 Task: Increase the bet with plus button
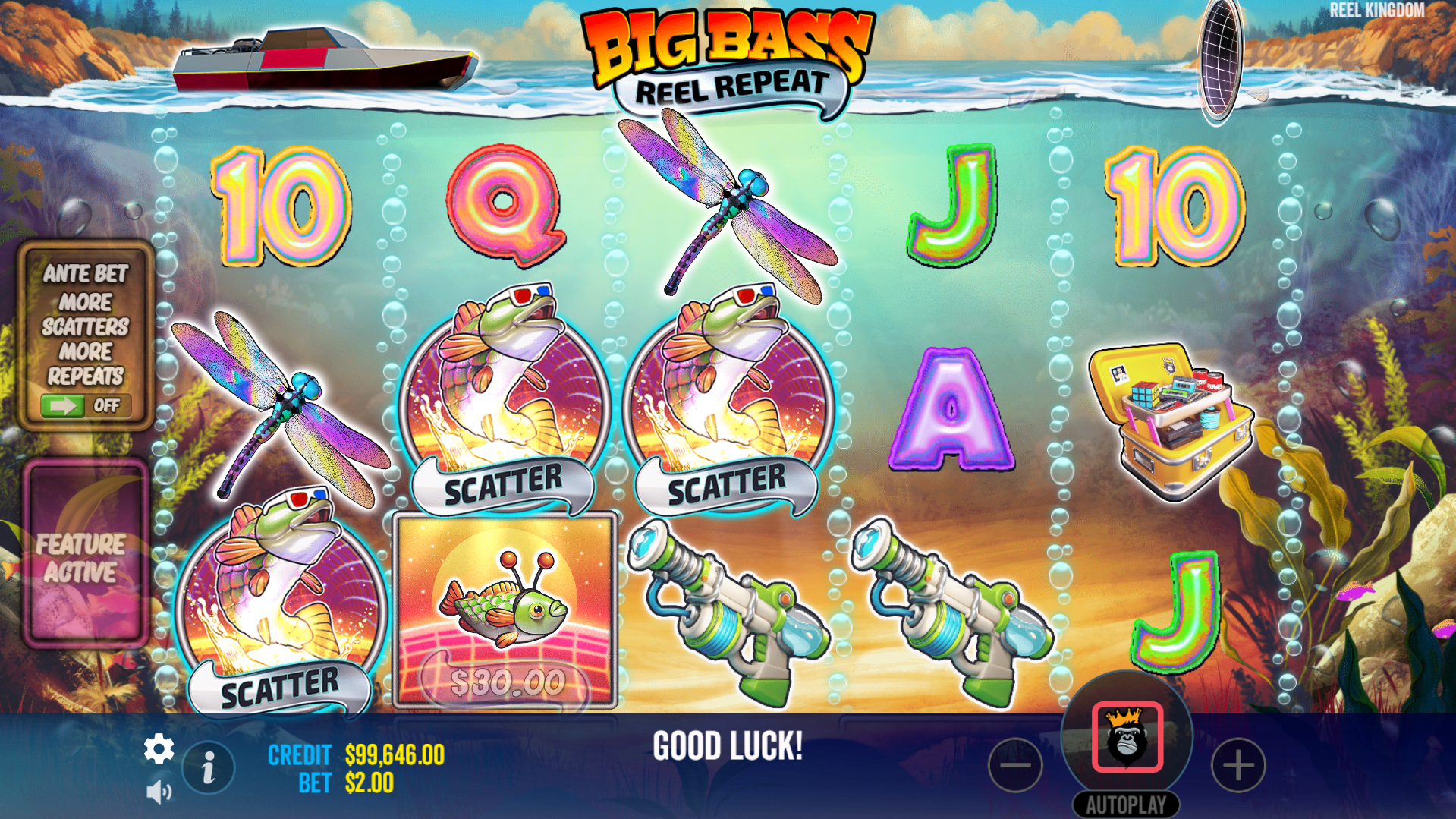[x=1238, y=765]
